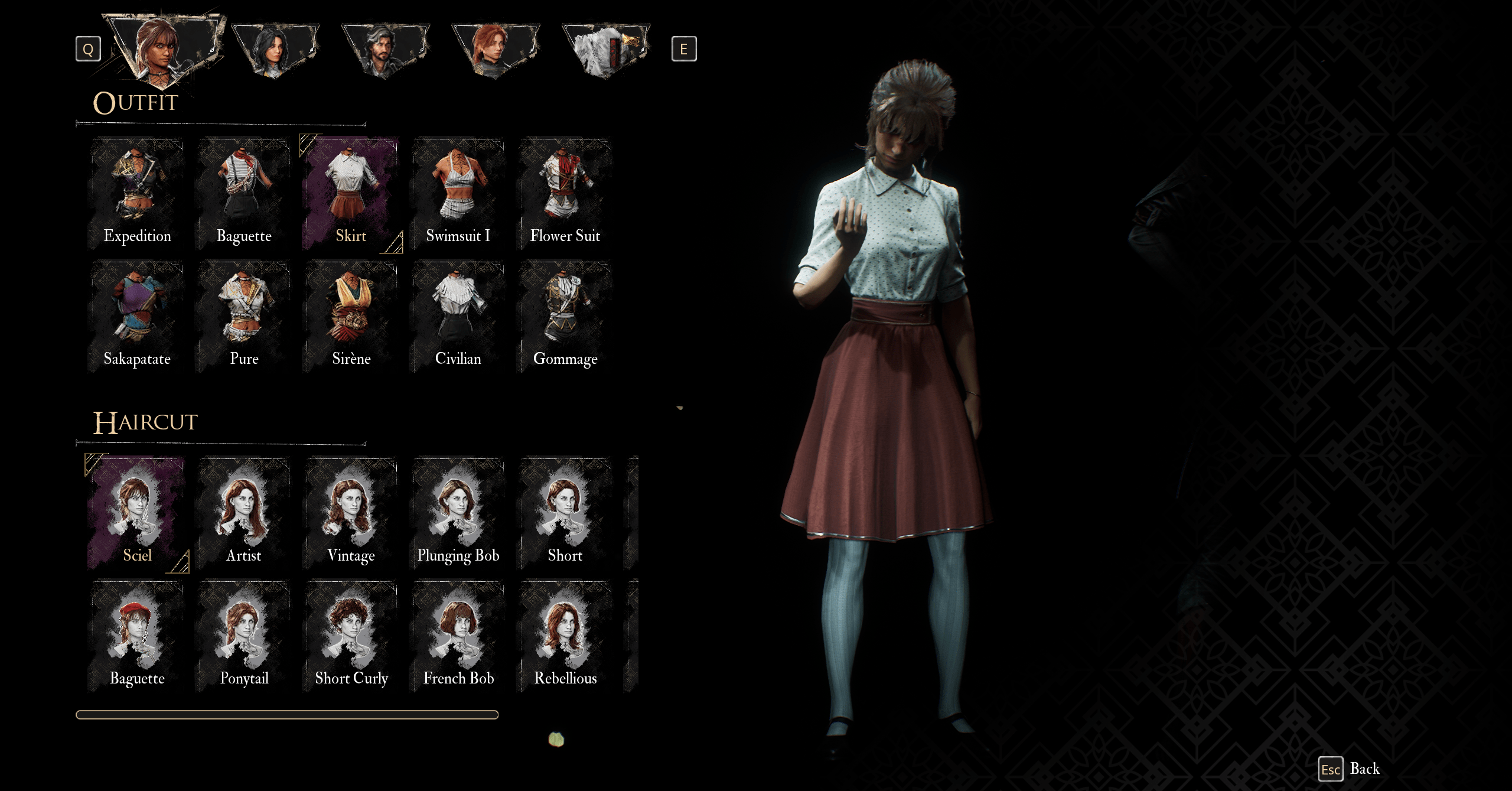Screen dimensions: 1512x791
Task: Choose the Baguette outfit with red scarf
Action: [x=244, y=193]
